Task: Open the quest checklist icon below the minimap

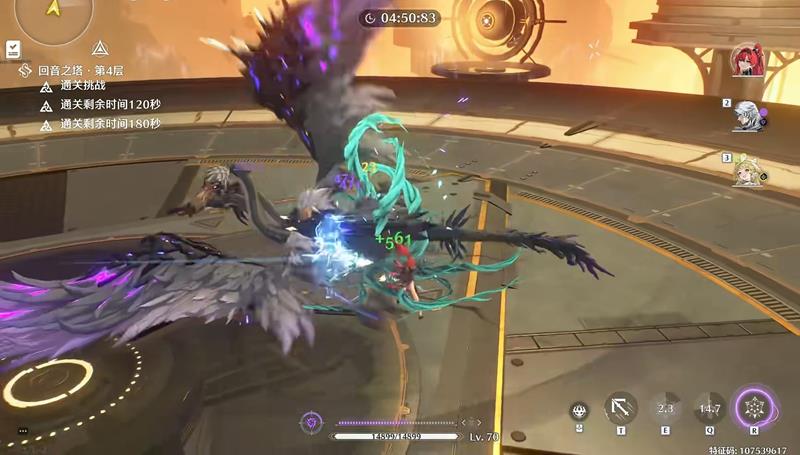Action: point(13,47)
